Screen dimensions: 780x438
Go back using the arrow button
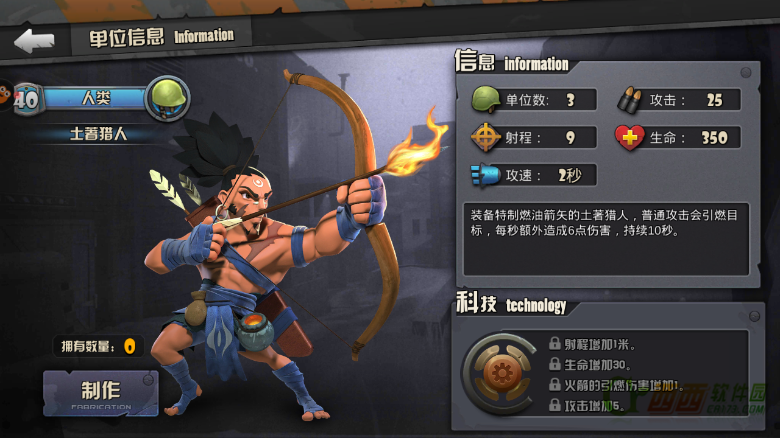34,41
